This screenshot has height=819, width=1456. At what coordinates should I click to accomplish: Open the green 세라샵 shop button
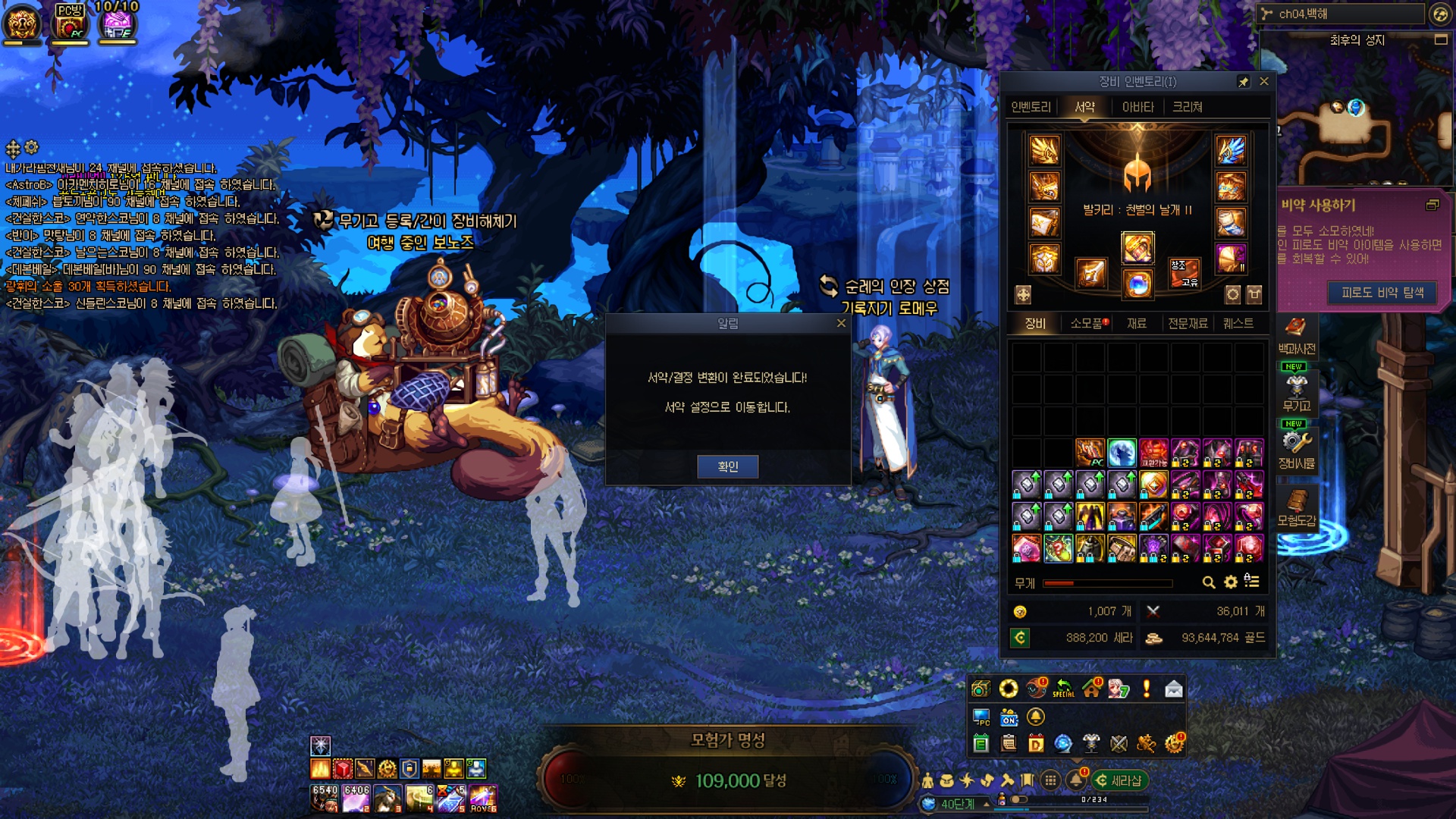pos(1119,780)
